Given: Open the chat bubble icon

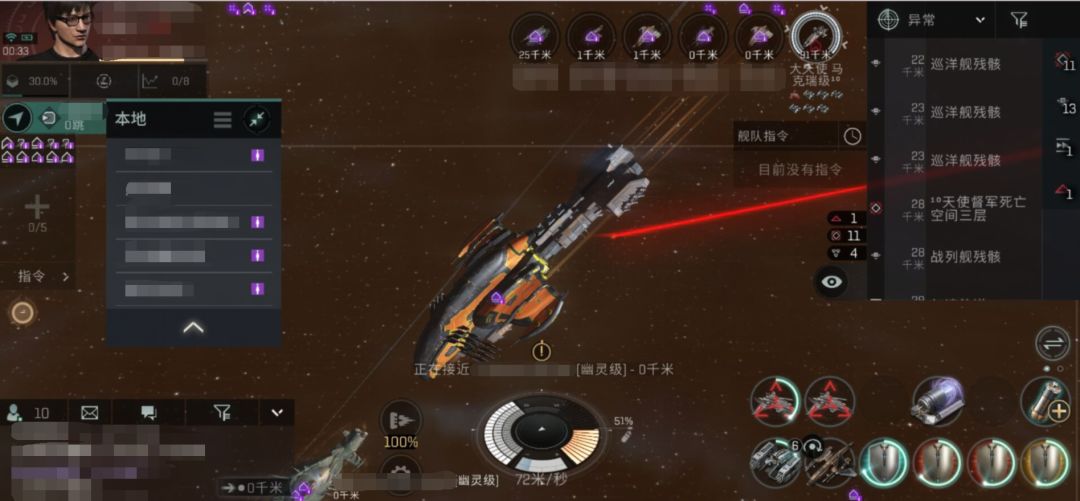Looking at the screenshot, I should coord(149,412).
